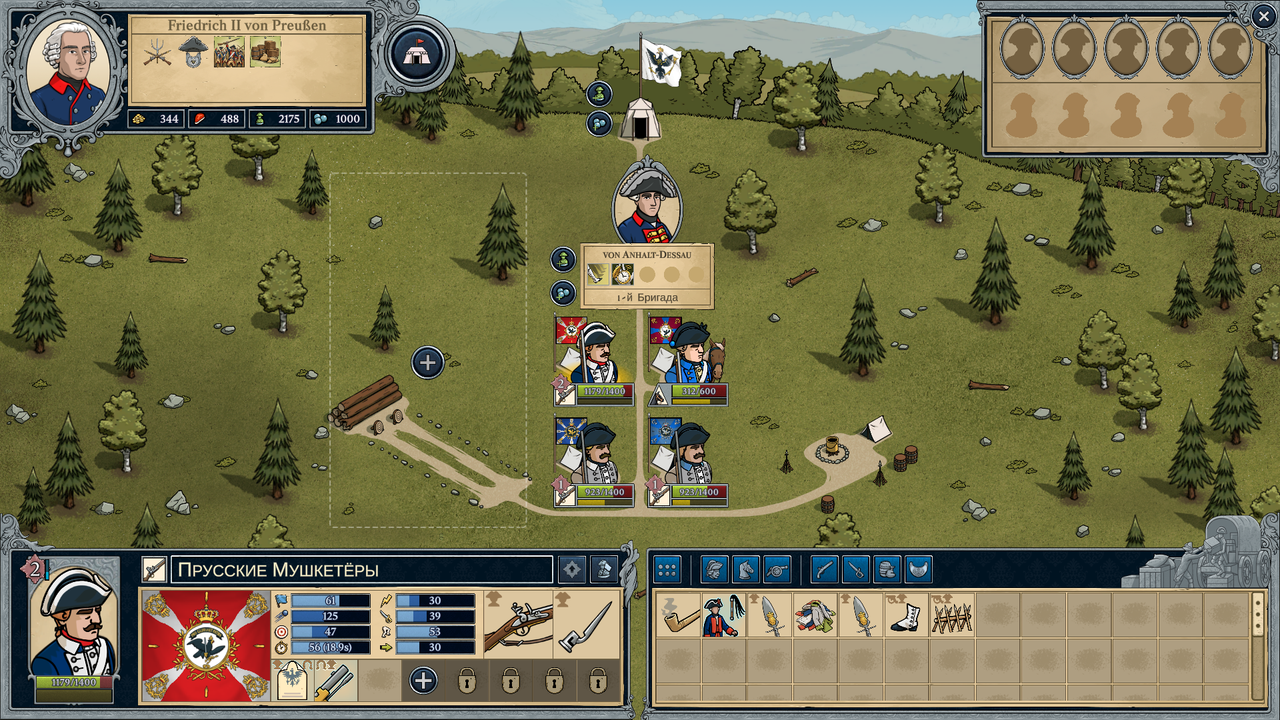Select the smoking pipe item
1280x720 pixels.
click(x=678, y=615)
